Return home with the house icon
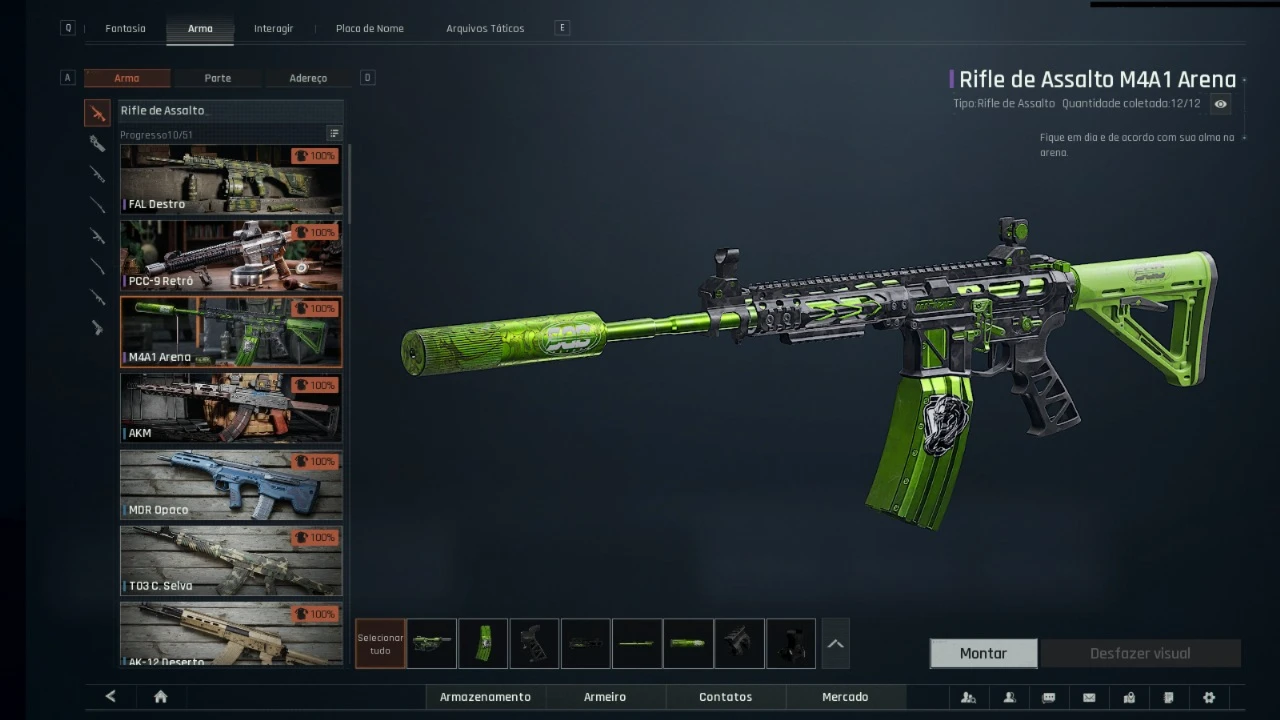1280x720 pixels. click(160, 697)
